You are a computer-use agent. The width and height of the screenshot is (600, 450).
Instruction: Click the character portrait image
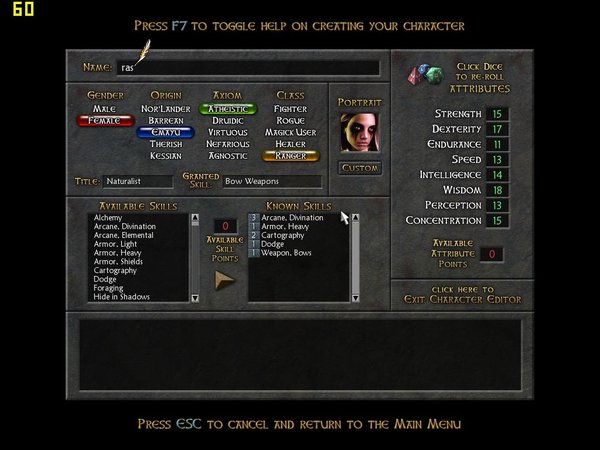[360, 131]
